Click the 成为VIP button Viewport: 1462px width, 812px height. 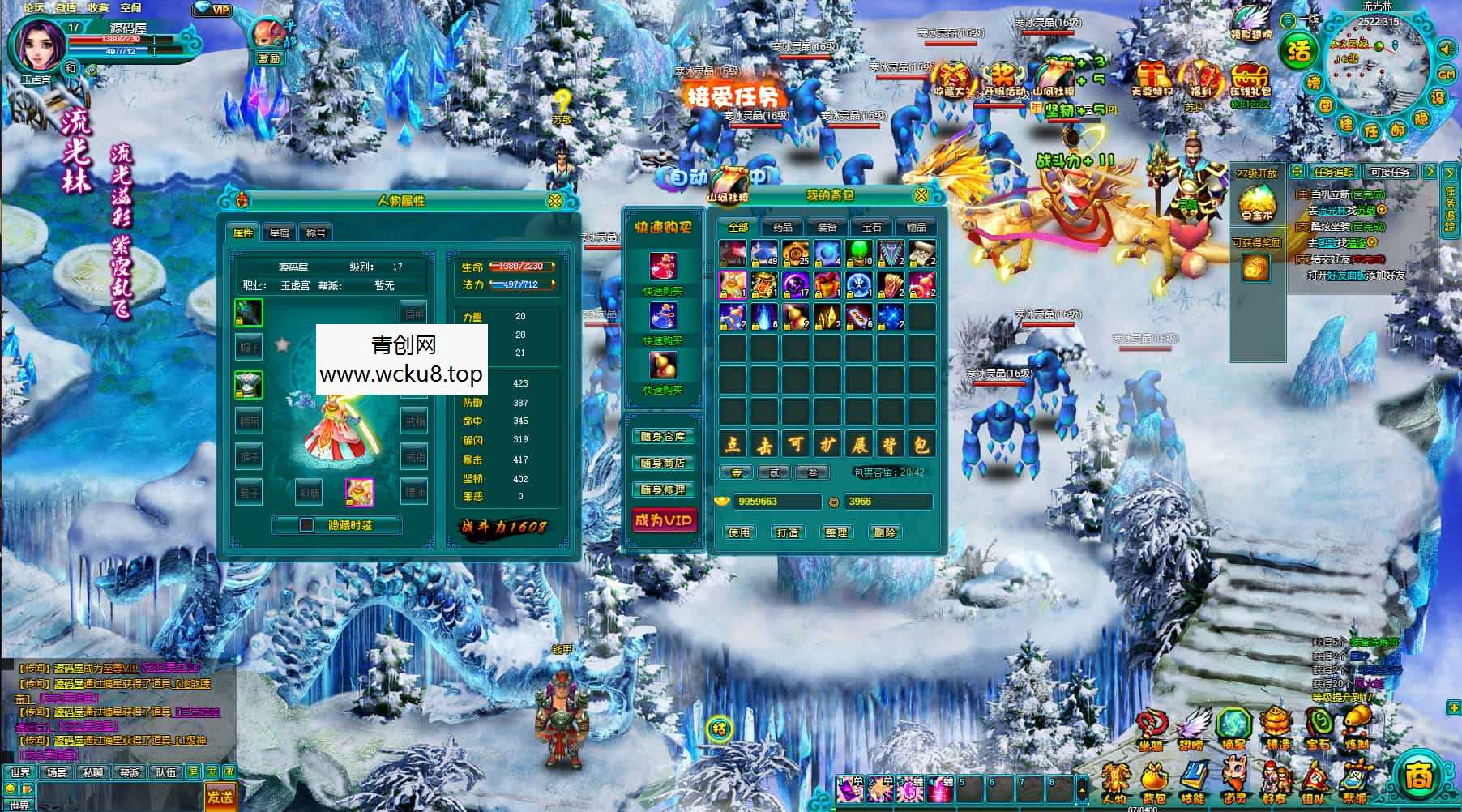(665, 520)
